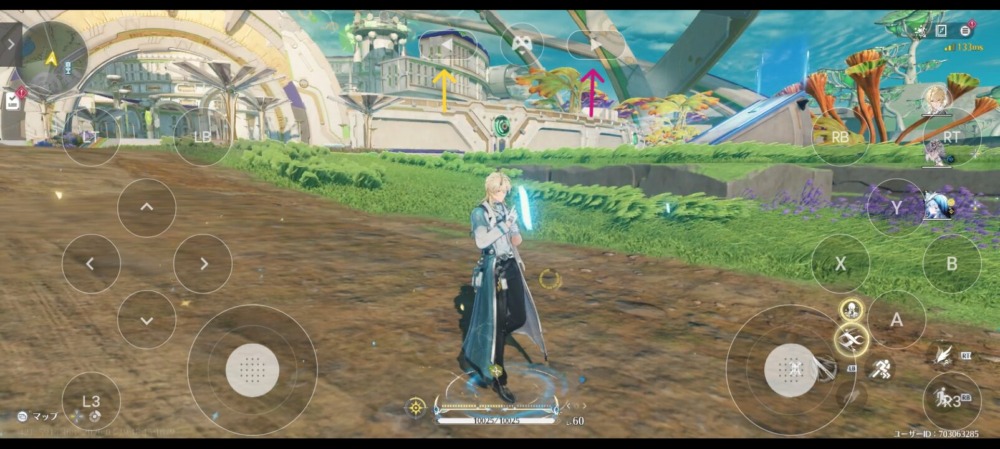This screenshot has width=1000, height=449.
Task: Tap the X virtual face button
Action: click(840, 264)
